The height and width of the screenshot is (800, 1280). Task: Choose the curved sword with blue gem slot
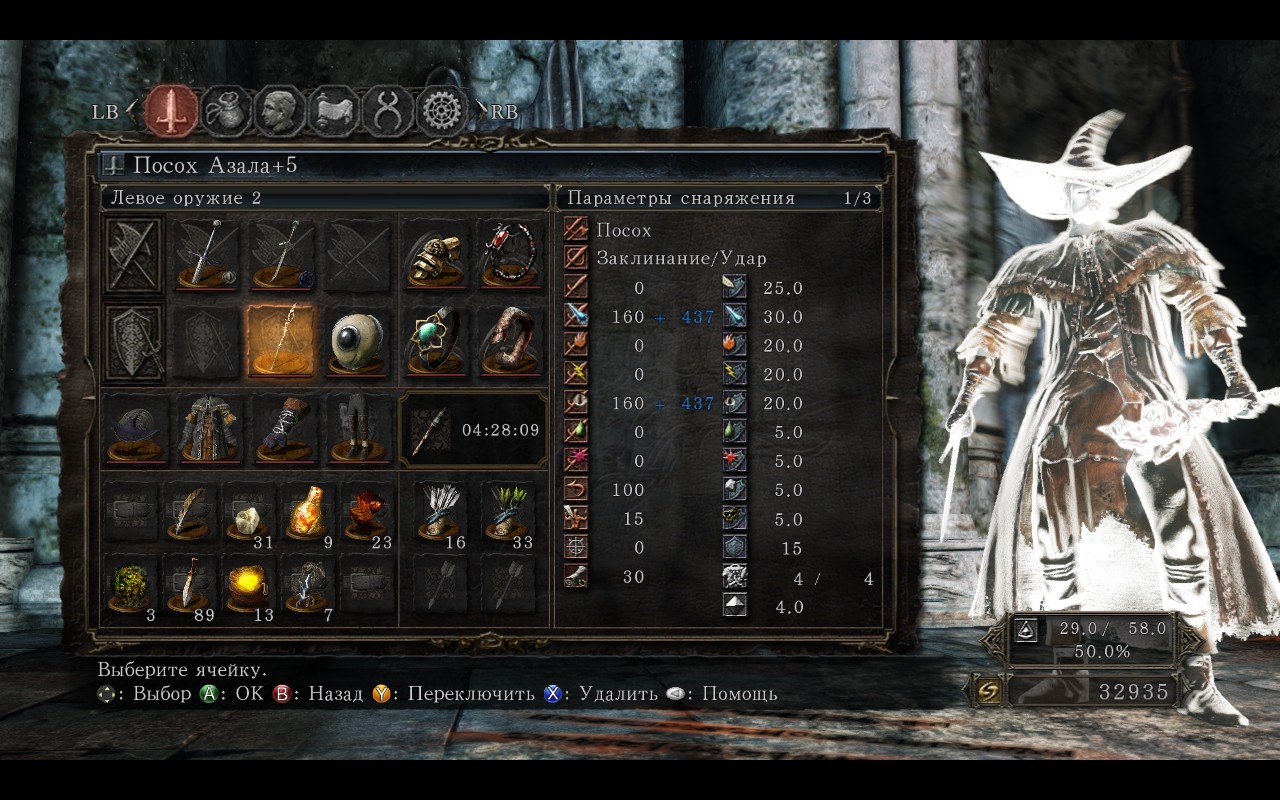(283, 255)
